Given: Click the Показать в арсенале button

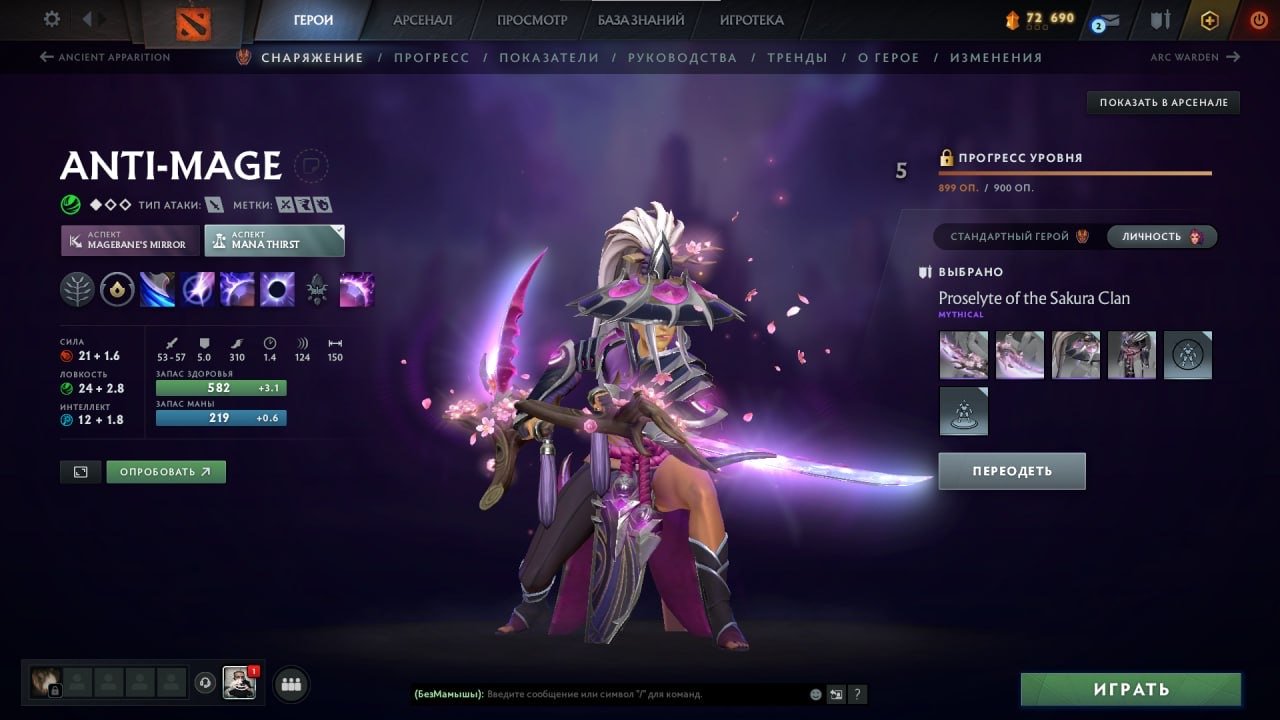Looking at the screenshot, I should click(1163, 102).
